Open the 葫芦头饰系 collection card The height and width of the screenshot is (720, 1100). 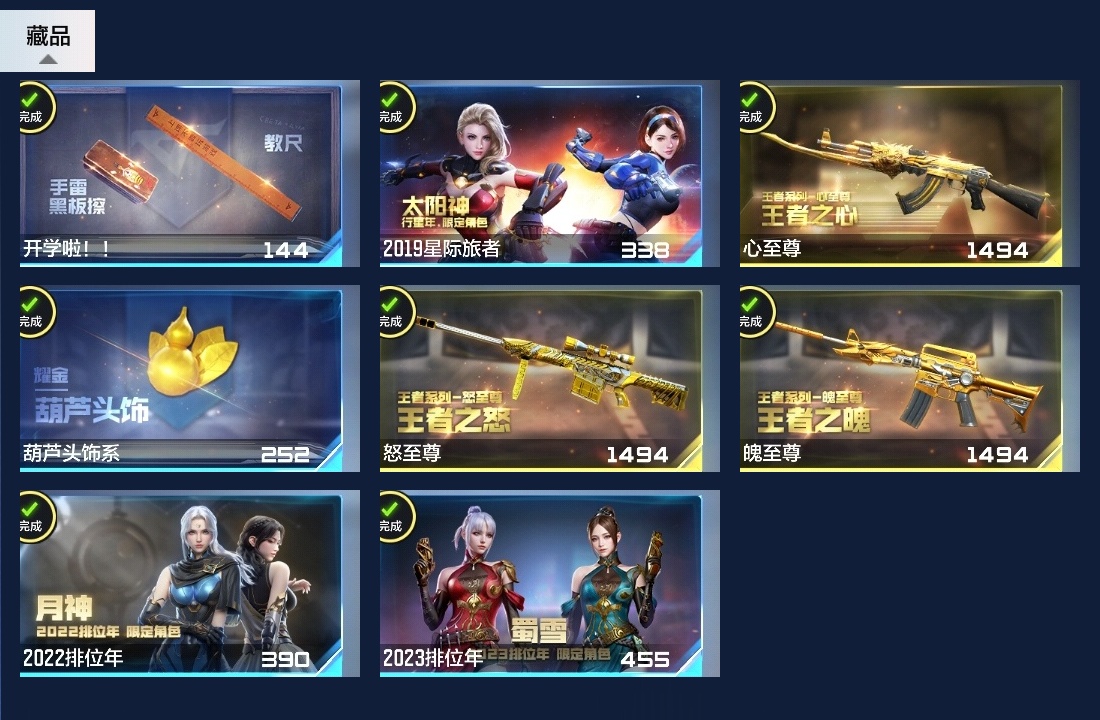(181, 379)
